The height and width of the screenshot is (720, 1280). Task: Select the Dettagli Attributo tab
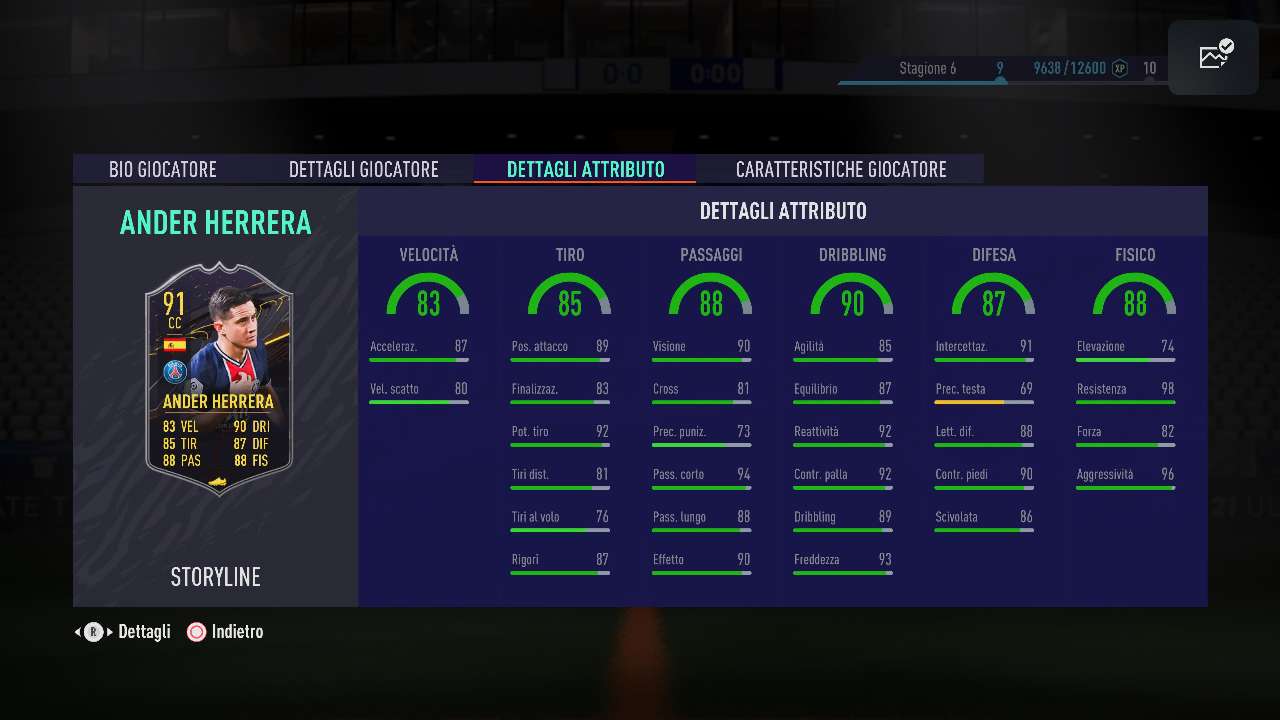585,169
